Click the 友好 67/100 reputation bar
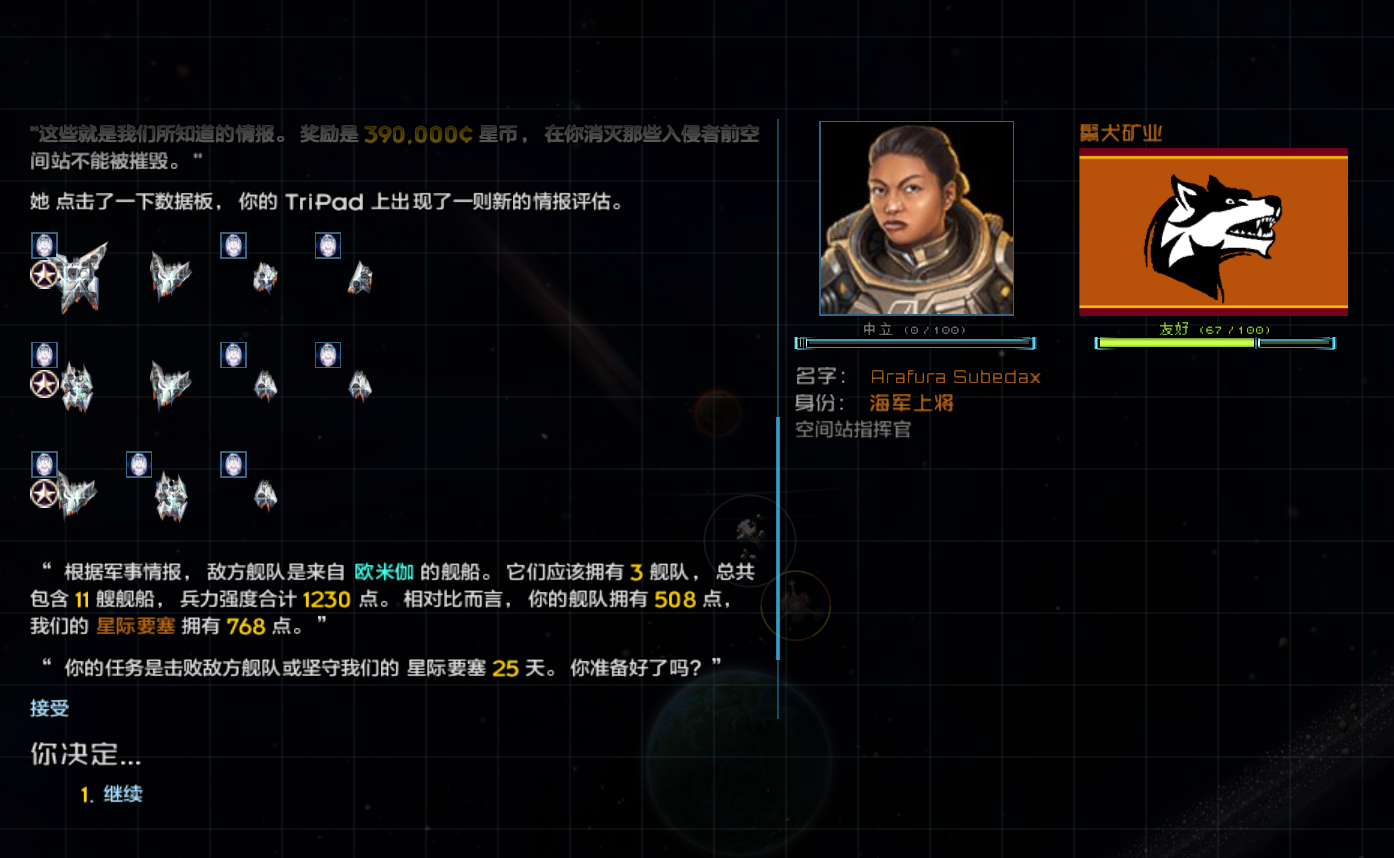 (1213, 342)
